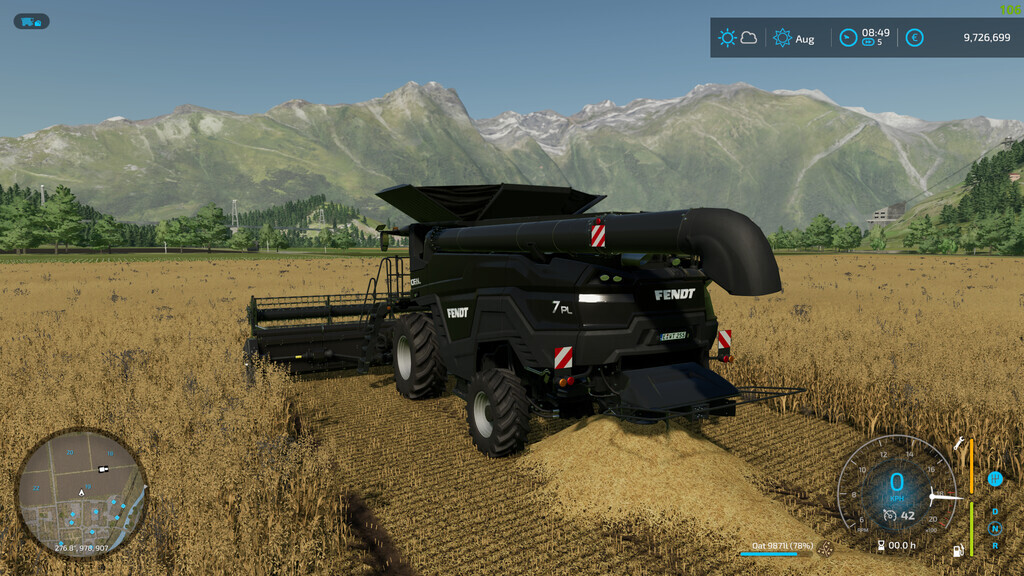Open the circular minimap

coord(81,492)
